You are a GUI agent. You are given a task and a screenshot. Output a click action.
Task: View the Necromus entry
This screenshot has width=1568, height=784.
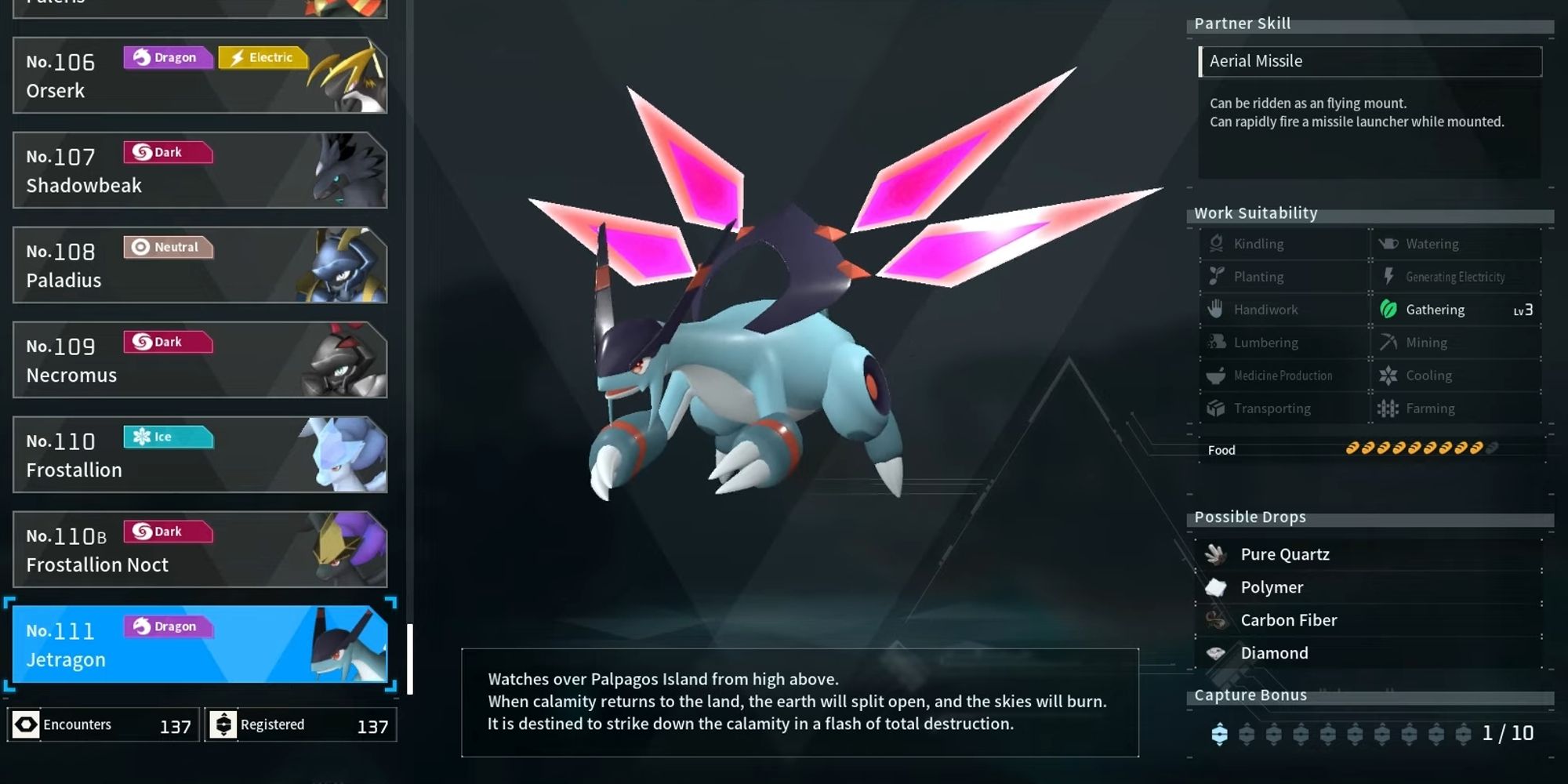pyautogui.click(x=200, y=360)
